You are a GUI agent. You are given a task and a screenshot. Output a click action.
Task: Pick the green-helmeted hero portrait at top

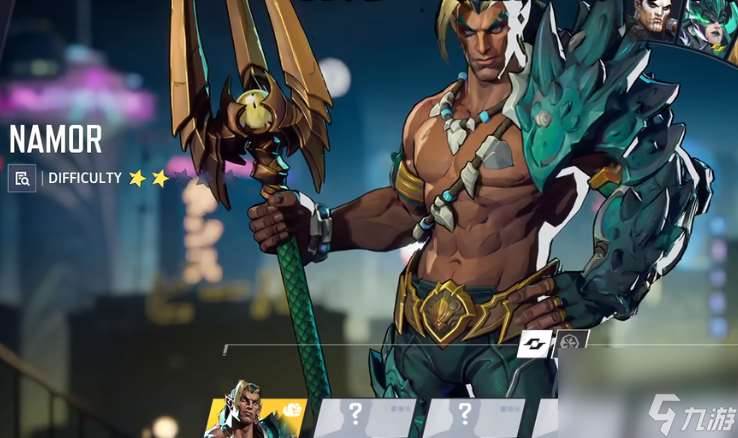pos(709,22)
